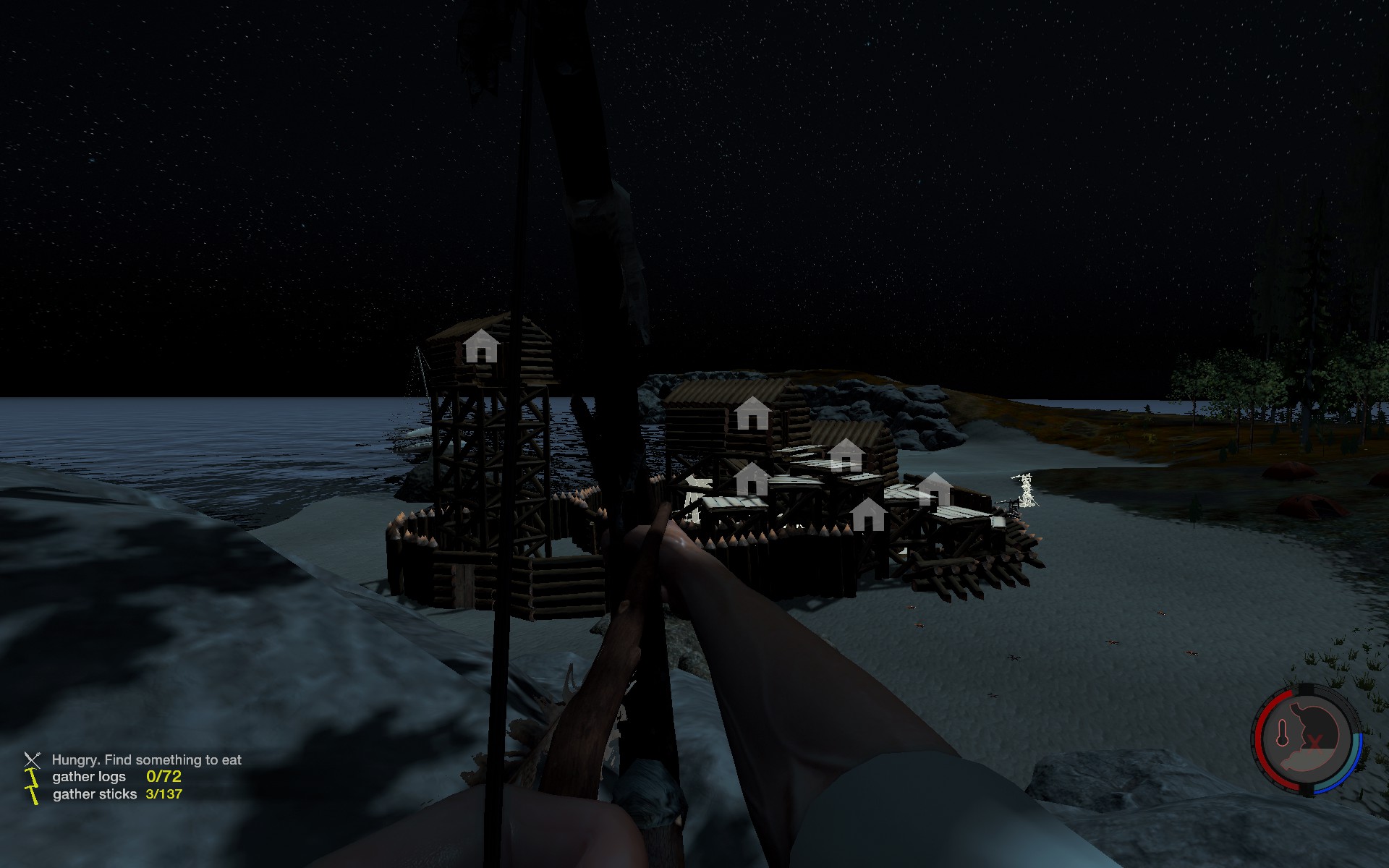The height and width of the screenshot is (868, 1389).
Task: Choose the "gather sticks" objective entry
Action: 95,794
